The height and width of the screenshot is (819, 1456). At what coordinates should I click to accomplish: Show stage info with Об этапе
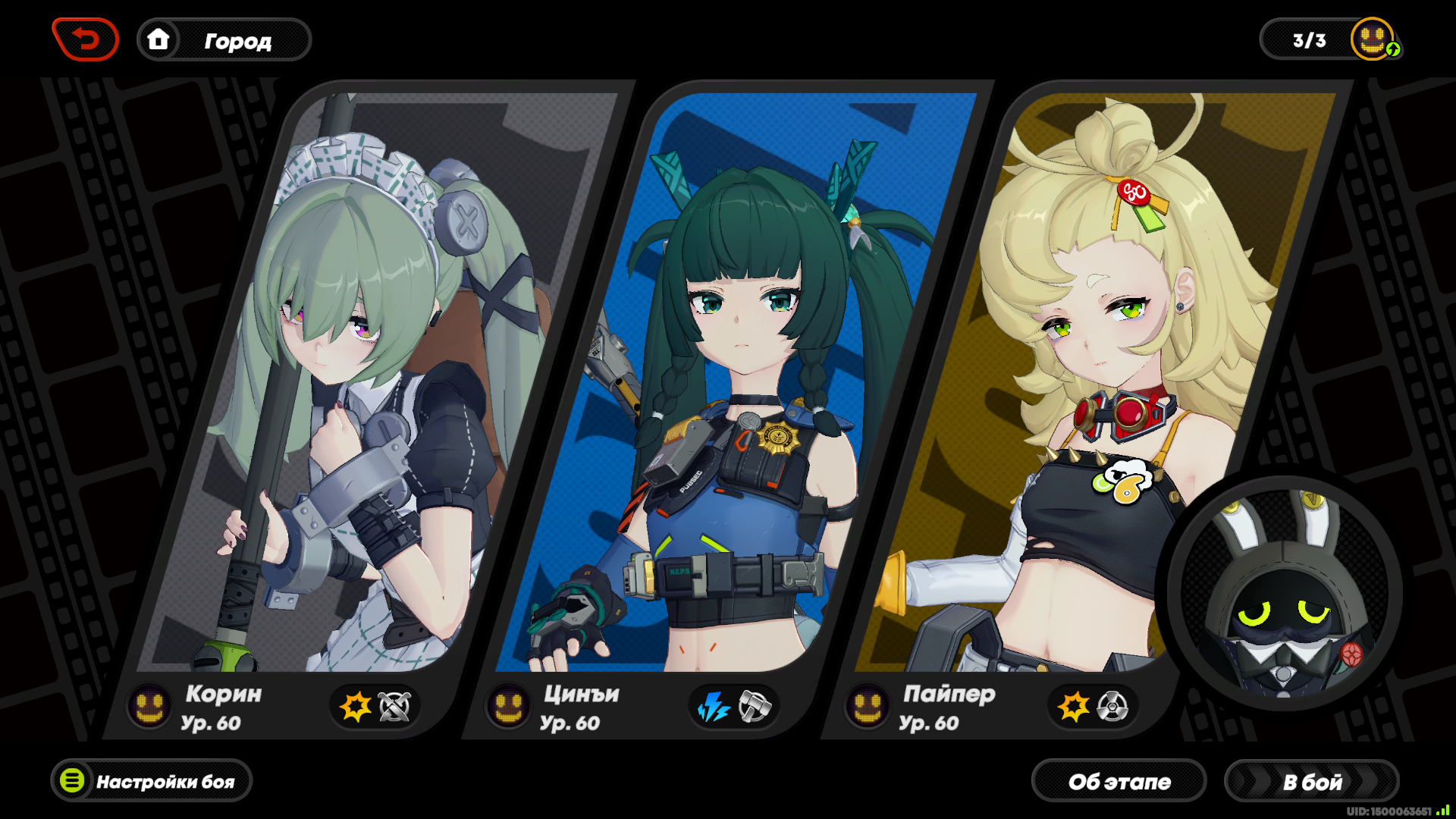pos(1119,781)
